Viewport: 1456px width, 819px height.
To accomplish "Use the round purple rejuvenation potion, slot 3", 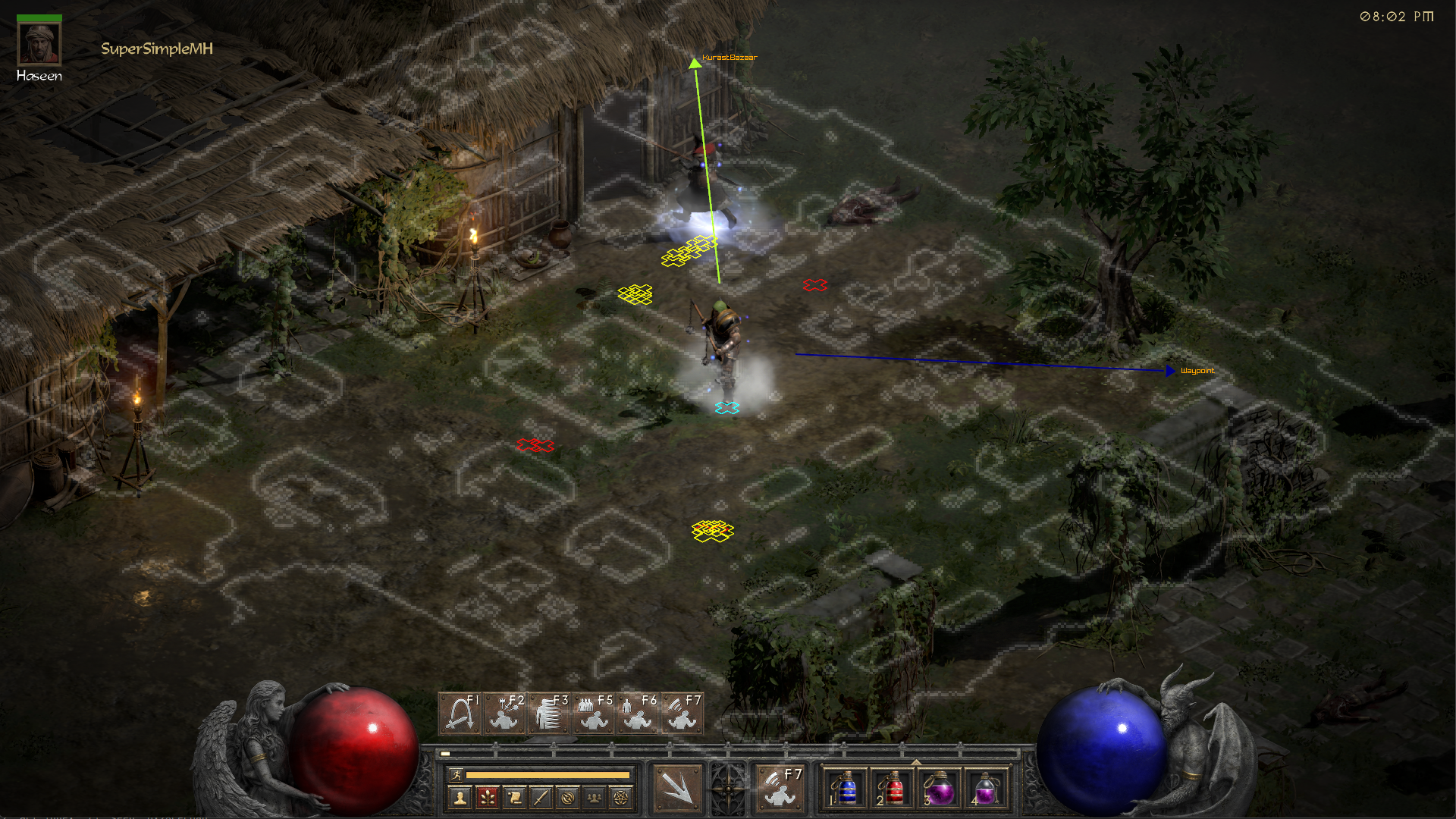I will coord(940,789).
